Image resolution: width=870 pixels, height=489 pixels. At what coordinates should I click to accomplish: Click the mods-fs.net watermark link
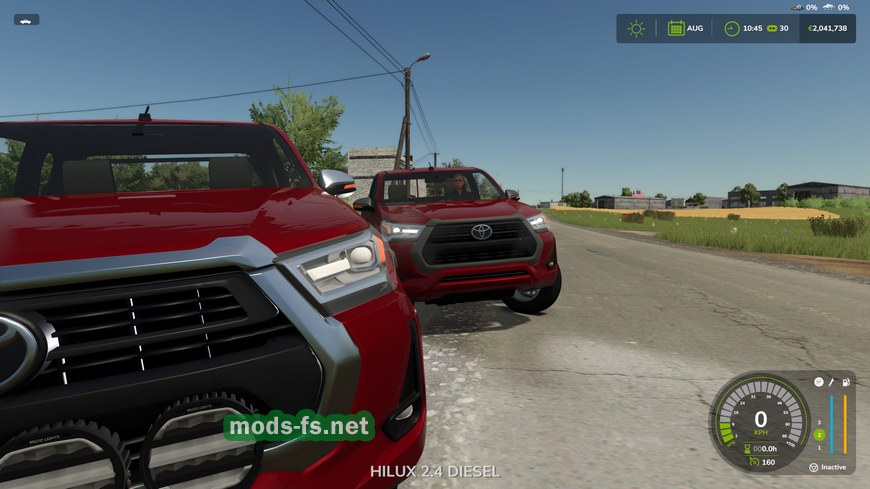(299, 427)
